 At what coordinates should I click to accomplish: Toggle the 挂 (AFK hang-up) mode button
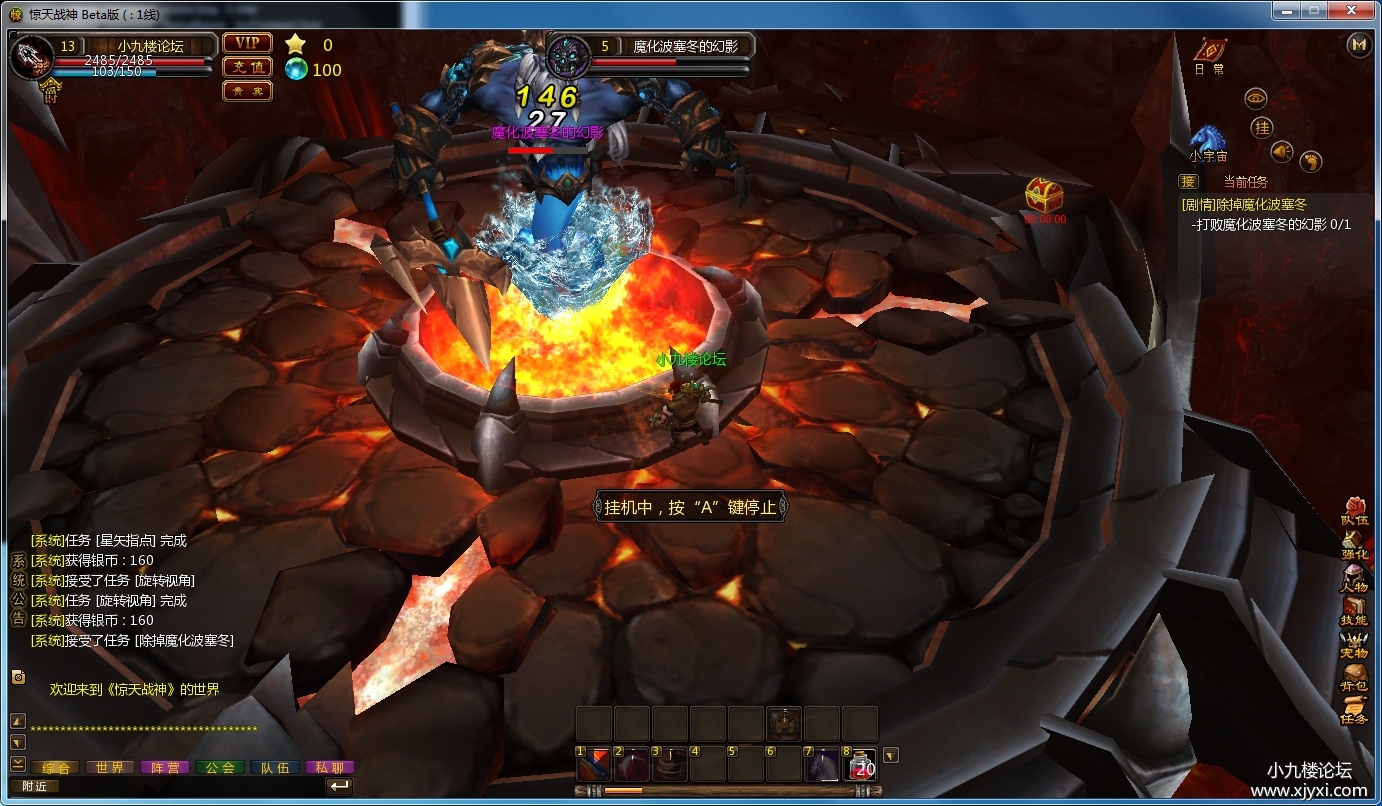[x=1262, y=127]
